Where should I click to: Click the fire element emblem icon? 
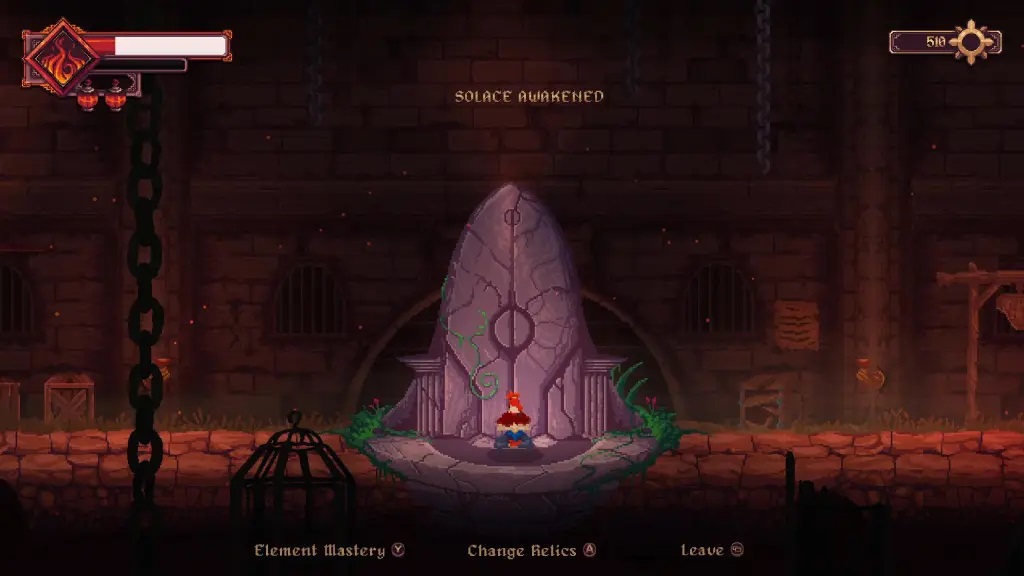pos(62,57)
